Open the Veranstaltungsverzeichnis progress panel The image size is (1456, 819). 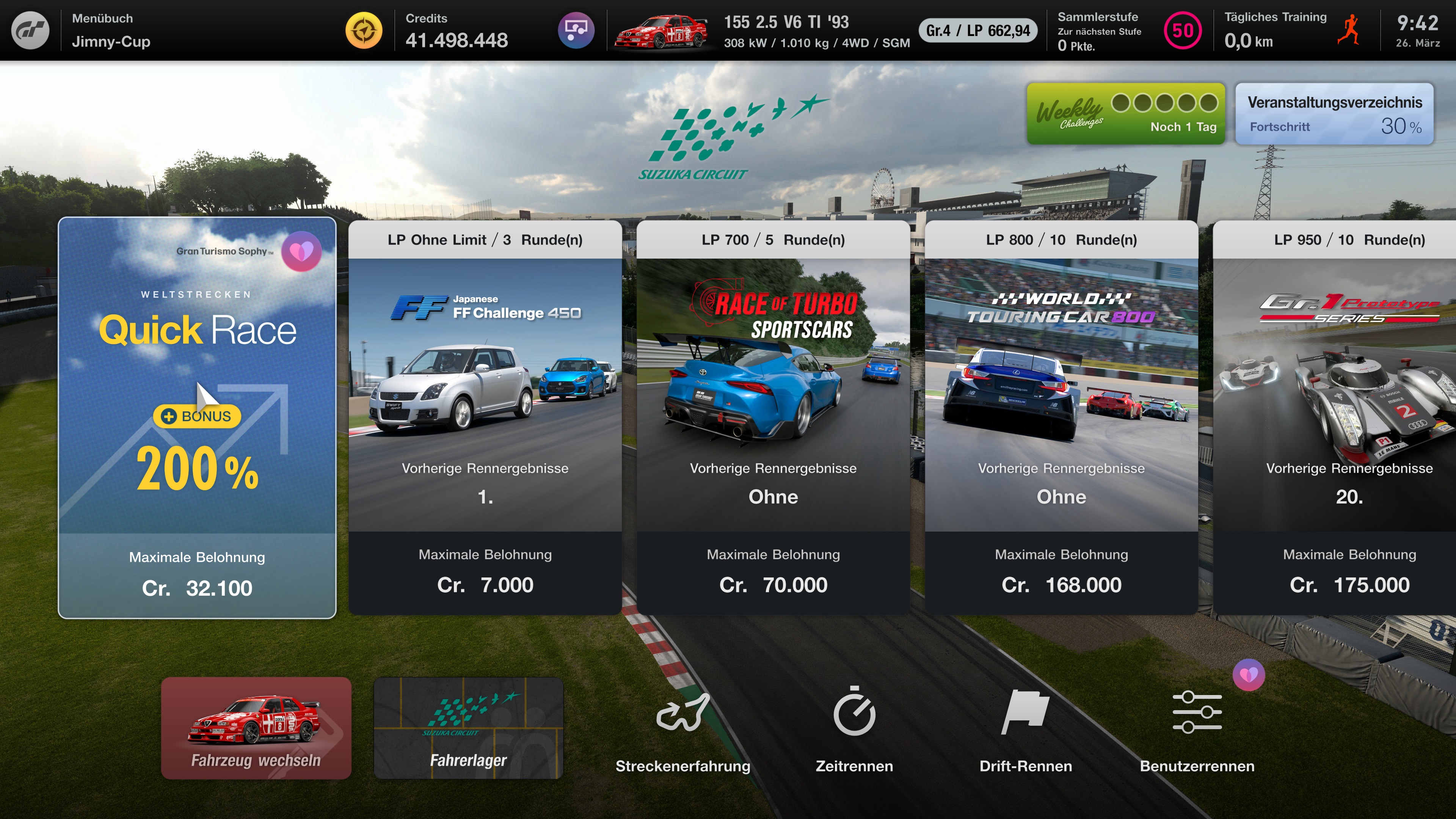tap(1334, 113)
